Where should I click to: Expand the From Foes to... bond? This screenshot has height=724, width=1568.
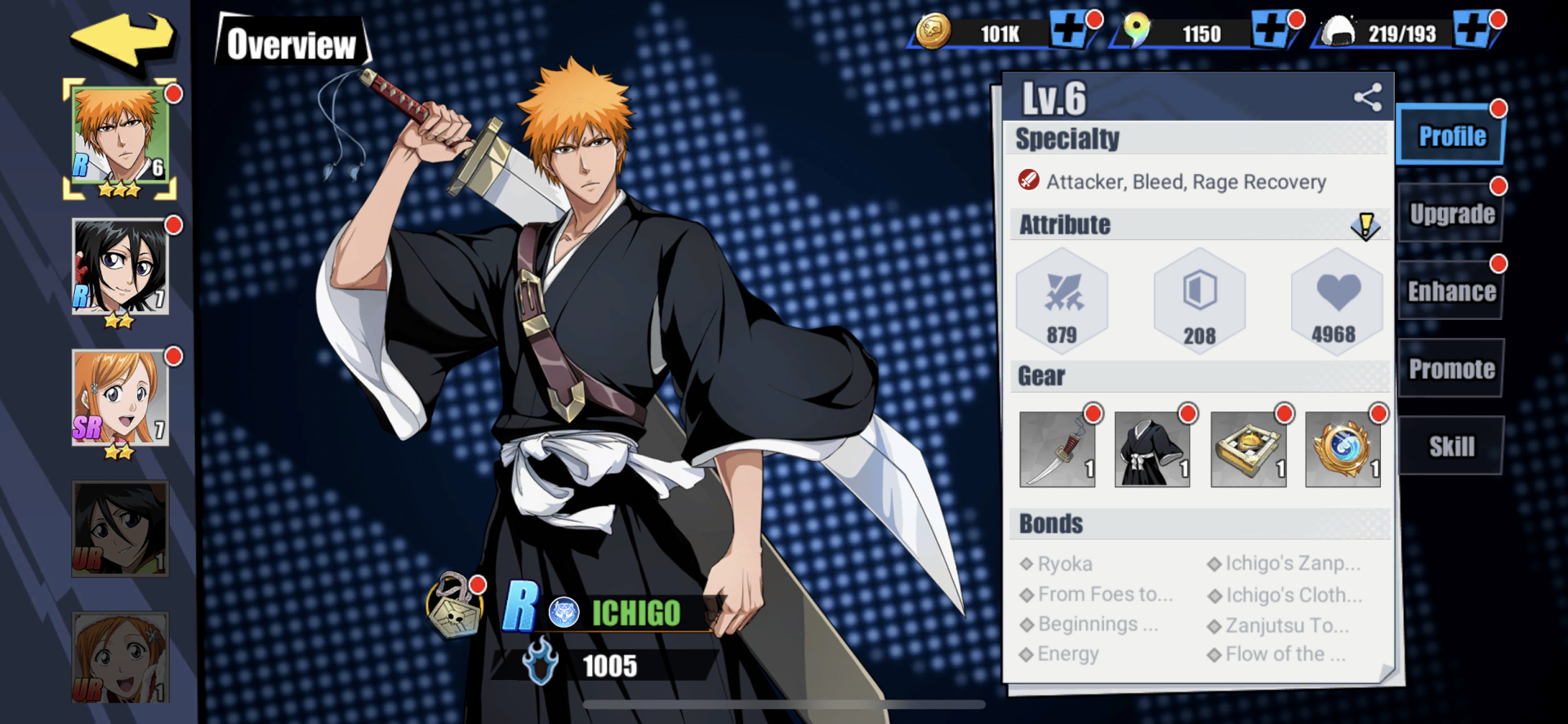(1098, 594)
